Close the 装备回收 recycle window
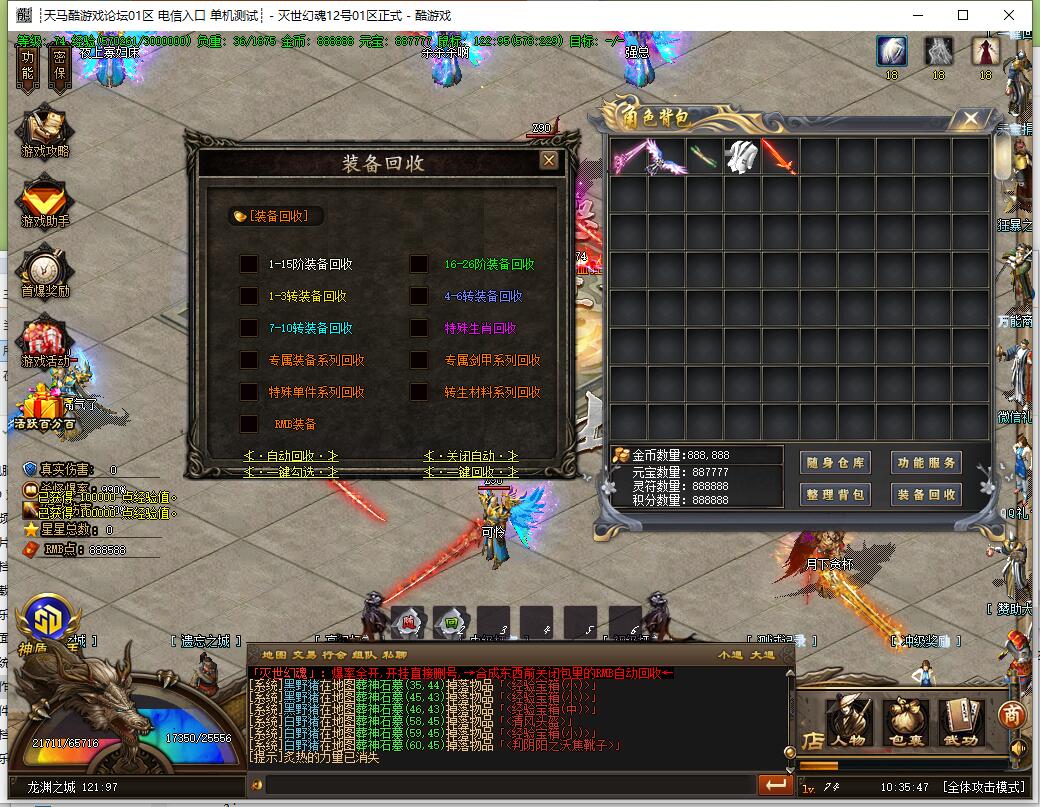The image size is (1040, 807). click(548, 160)
